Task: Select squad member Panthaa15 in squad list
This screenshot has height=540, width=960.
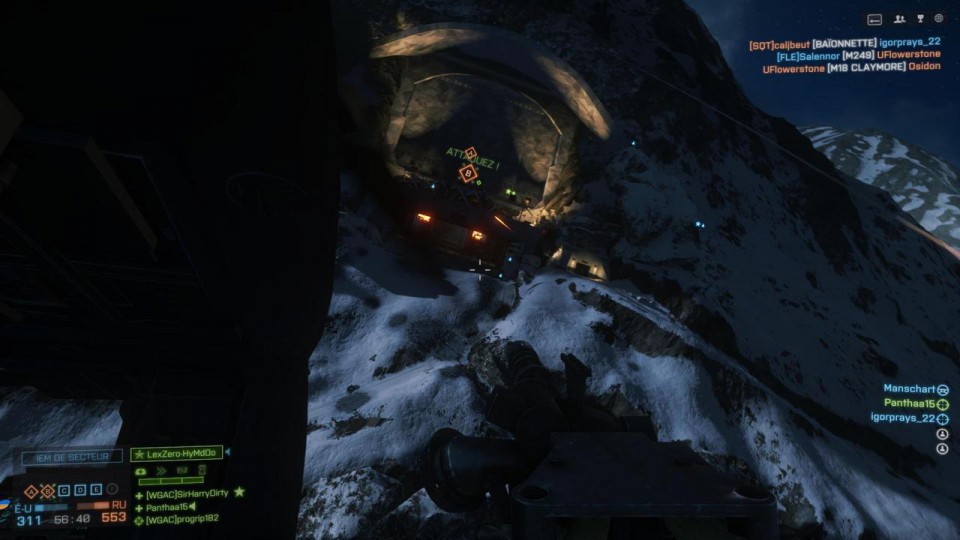Action: (166, 506)
